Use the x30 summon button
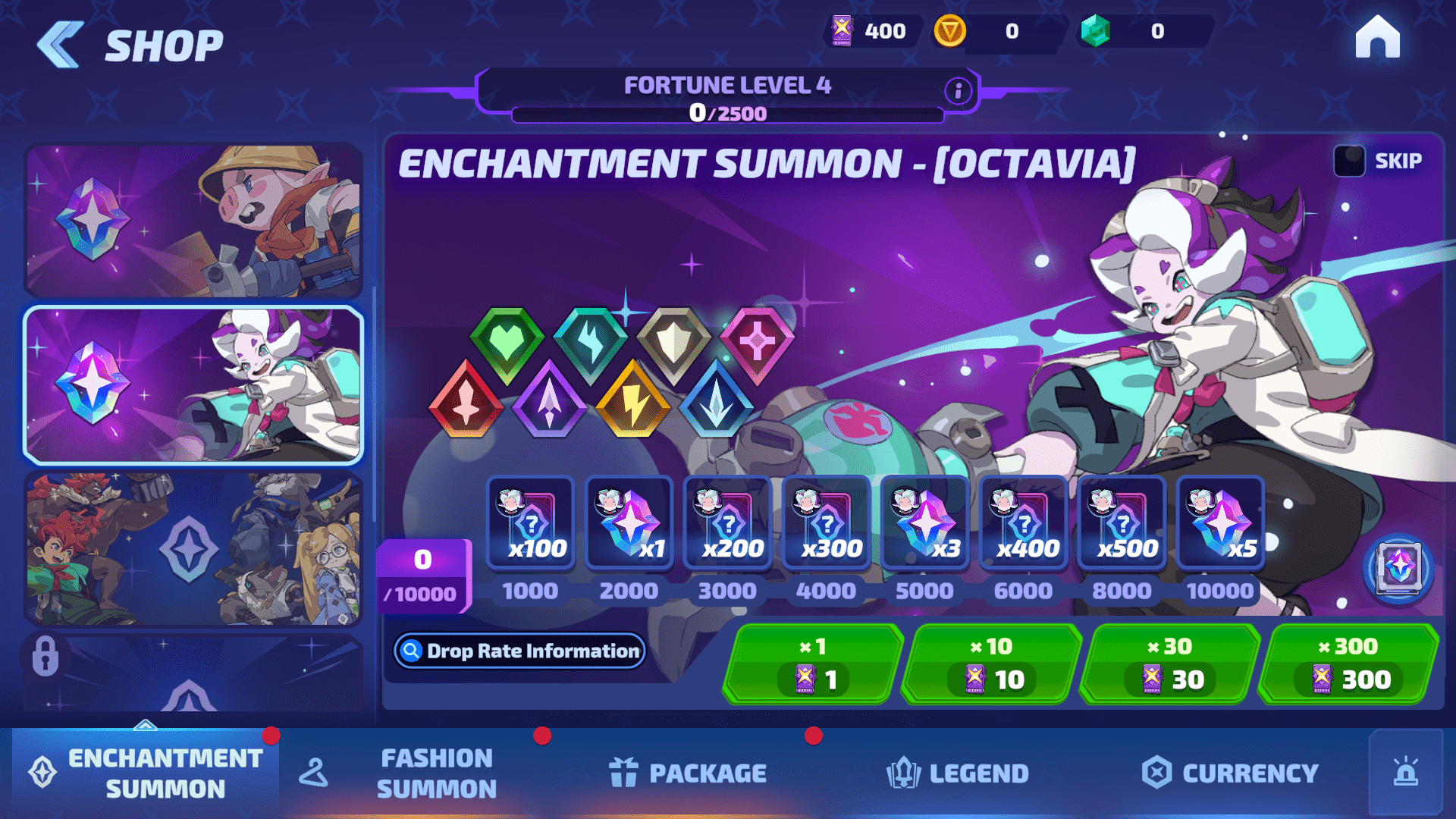Screen dimensions: 1456x819 tap(1169, 664)
